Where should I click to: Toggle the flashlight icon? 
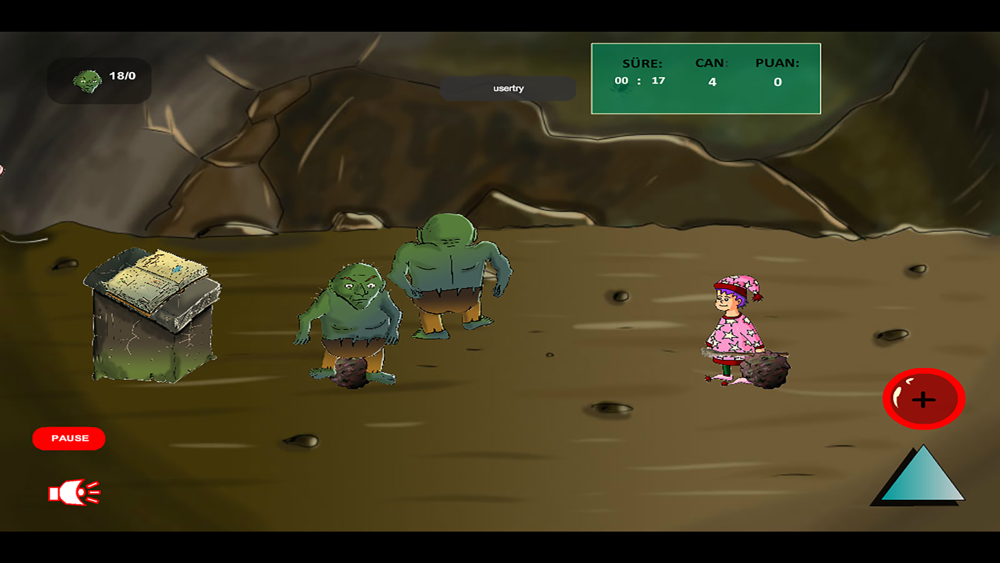(74, 492)
